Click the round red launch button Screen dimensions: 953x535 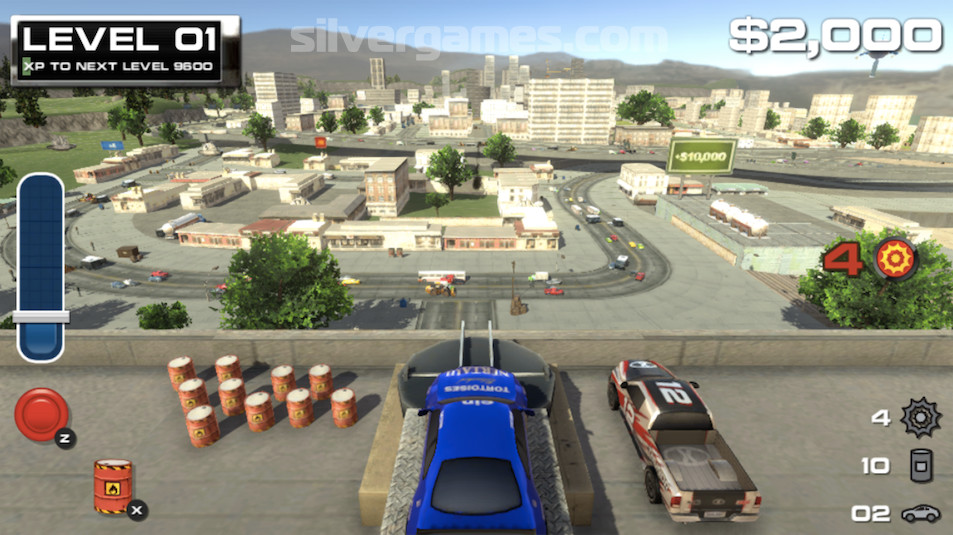(x=41, y=413)
